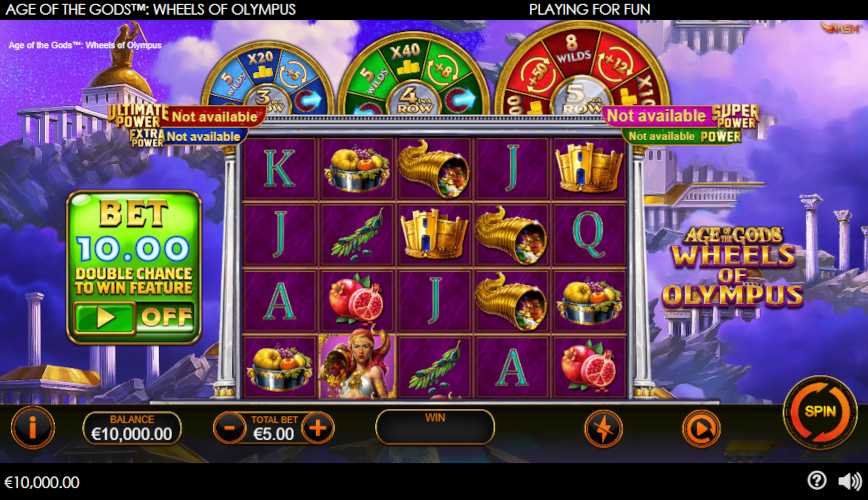
Task: Toggle the Double Chance feature OFF switch
Action: [165, 318]
